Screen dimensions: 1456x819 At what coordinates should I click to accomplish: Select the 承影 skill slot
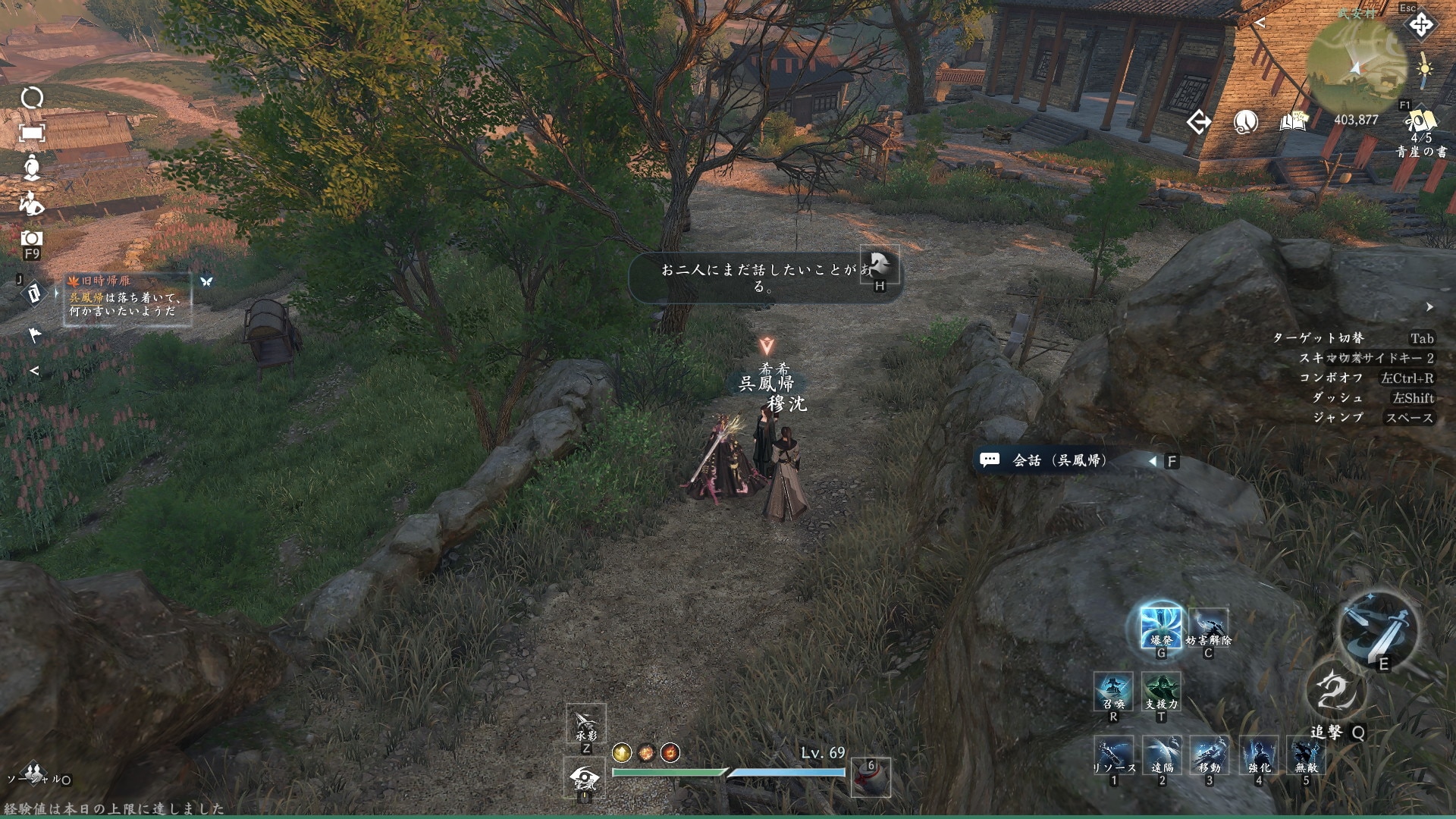[x=585, y=724]
